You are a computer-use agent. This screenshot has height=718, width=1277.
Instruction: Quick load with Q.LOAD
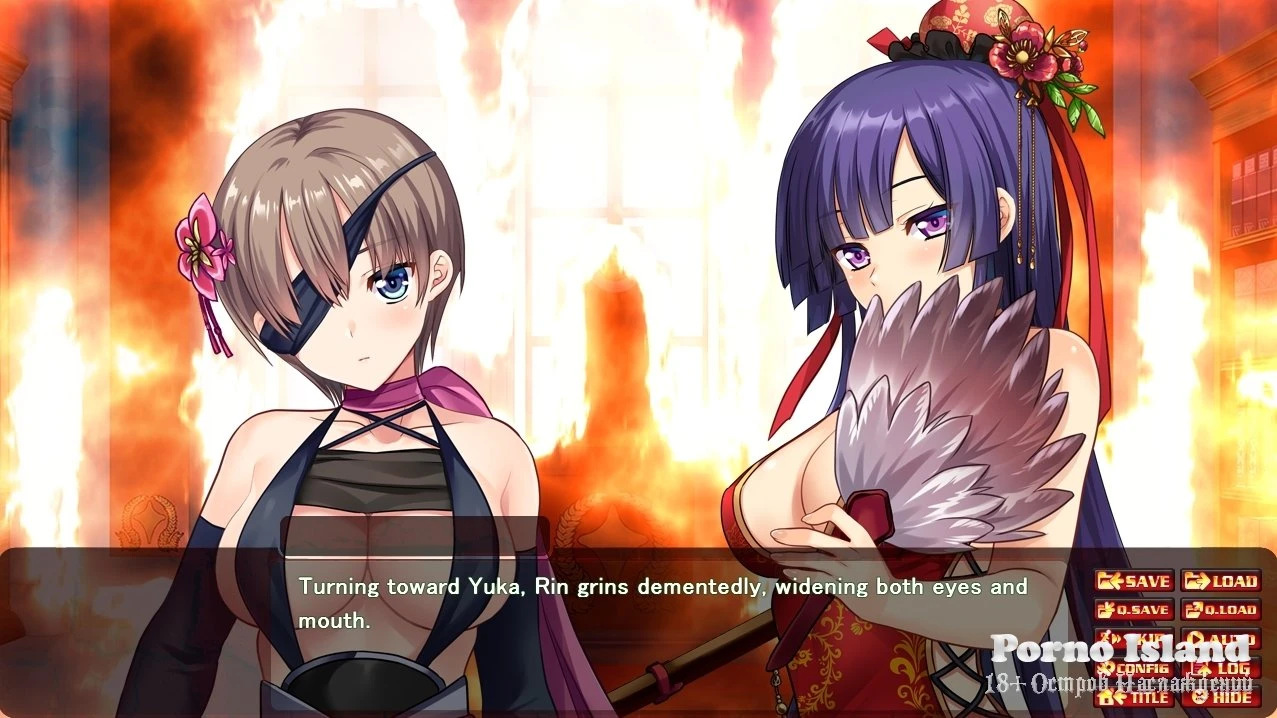[1220, 610]
